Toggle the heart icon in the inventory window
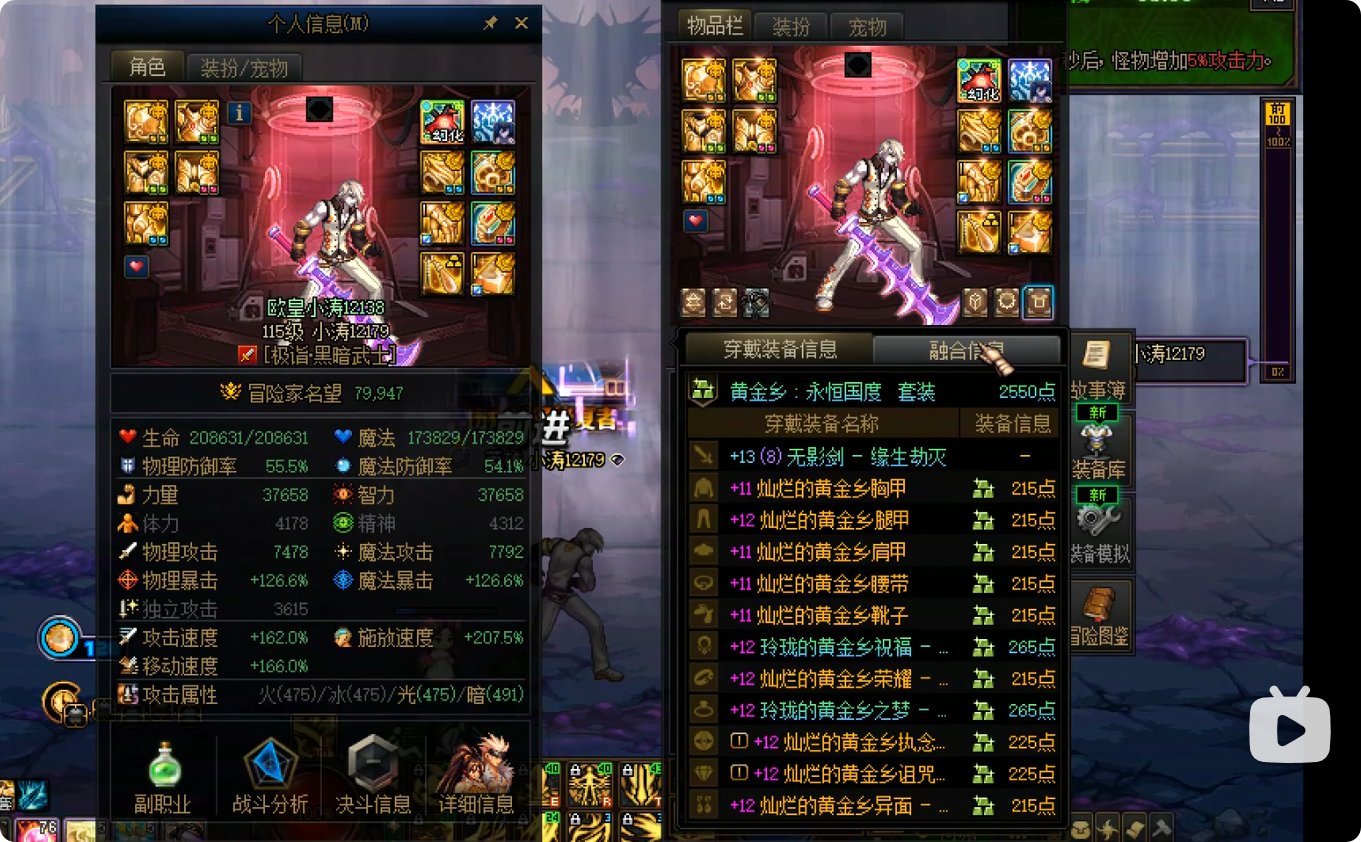The height and width of the screenshot is (842, 1361). [x=694, y=220]
